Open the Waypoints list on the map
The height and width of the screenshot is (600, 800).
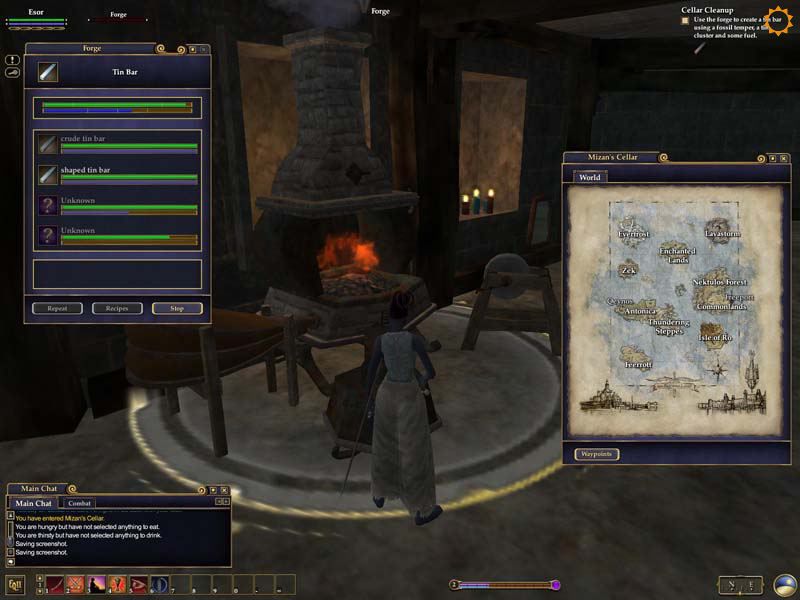[x=596, y=454]
